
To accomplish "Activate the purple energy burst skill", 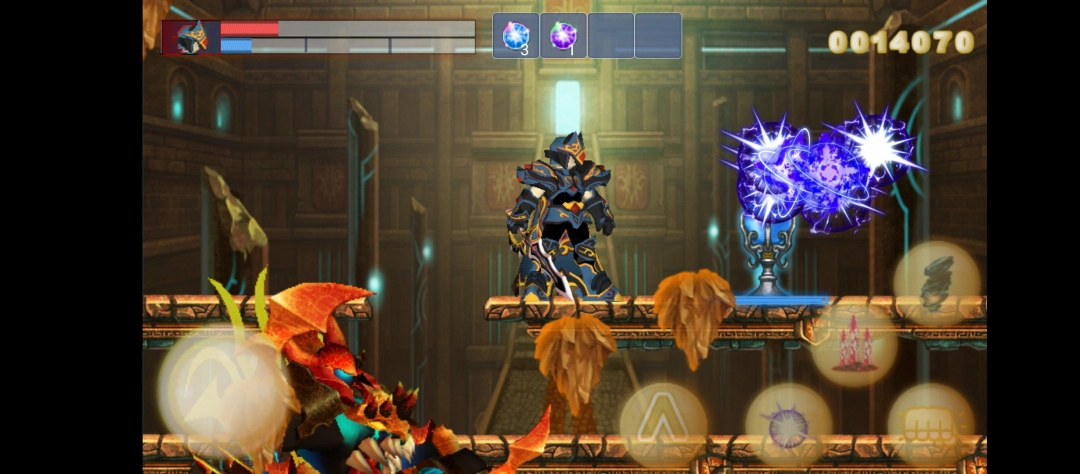I will [x=788, y=426].
